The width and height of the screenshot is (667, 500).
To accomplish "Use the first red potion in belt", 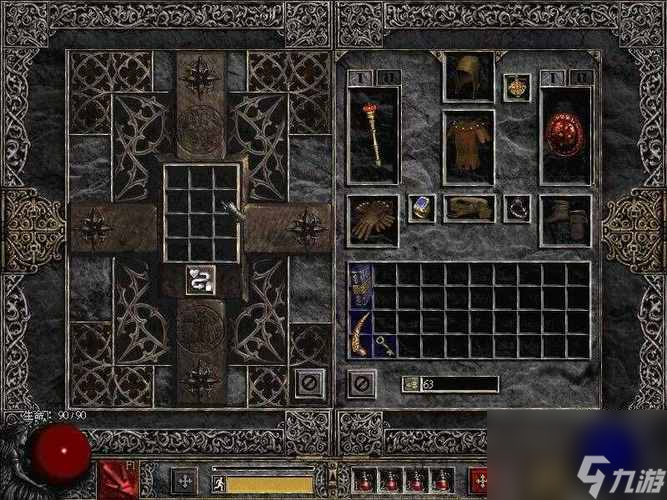I will (x=366, y=482).
